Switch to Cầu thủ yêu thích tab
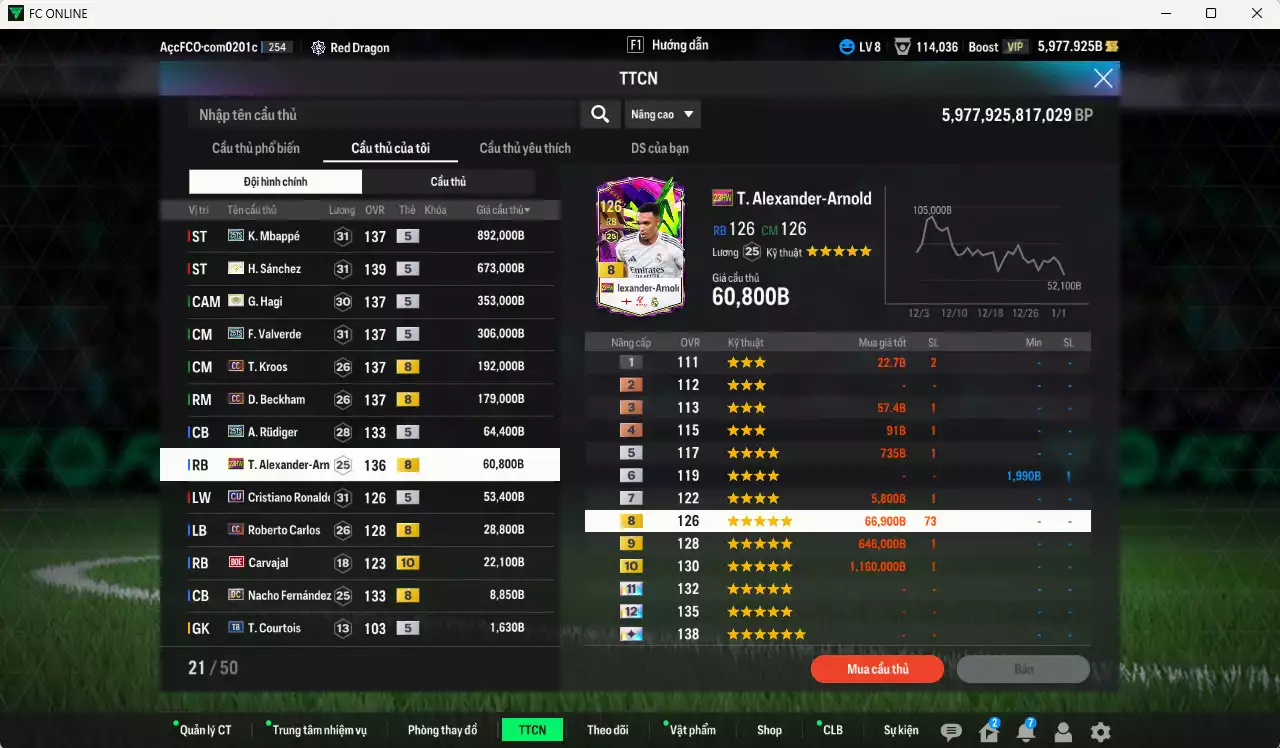The height and width of the screenshot is (748, 1280). point(523,148)
